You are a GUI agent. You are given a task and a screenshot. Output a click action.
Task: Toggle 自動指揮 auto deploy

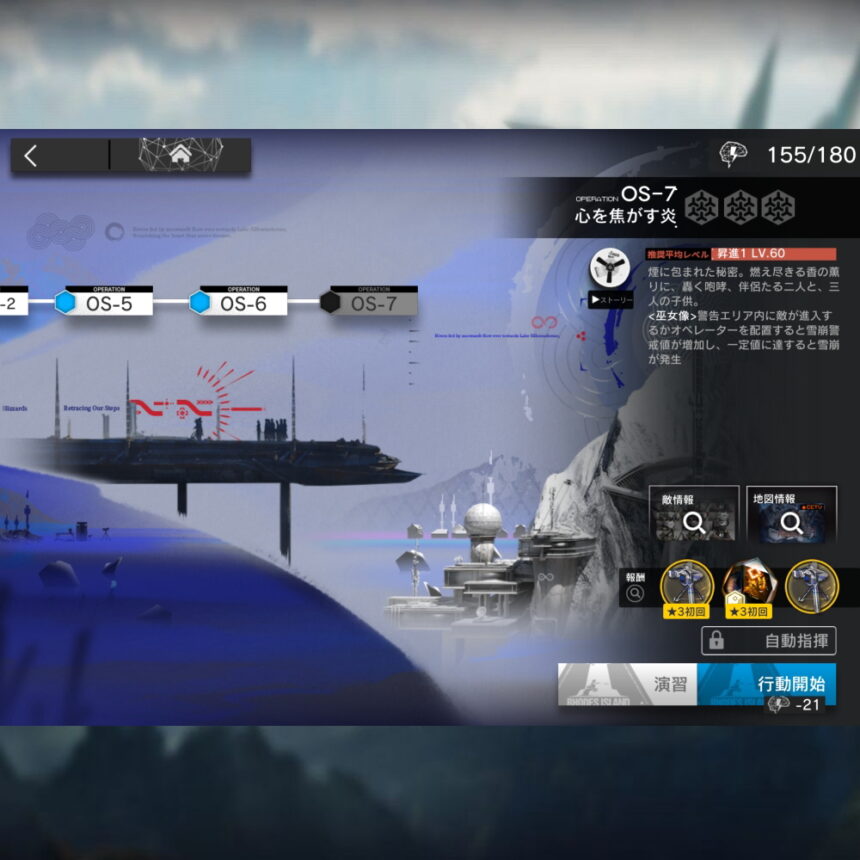(768, 640)
